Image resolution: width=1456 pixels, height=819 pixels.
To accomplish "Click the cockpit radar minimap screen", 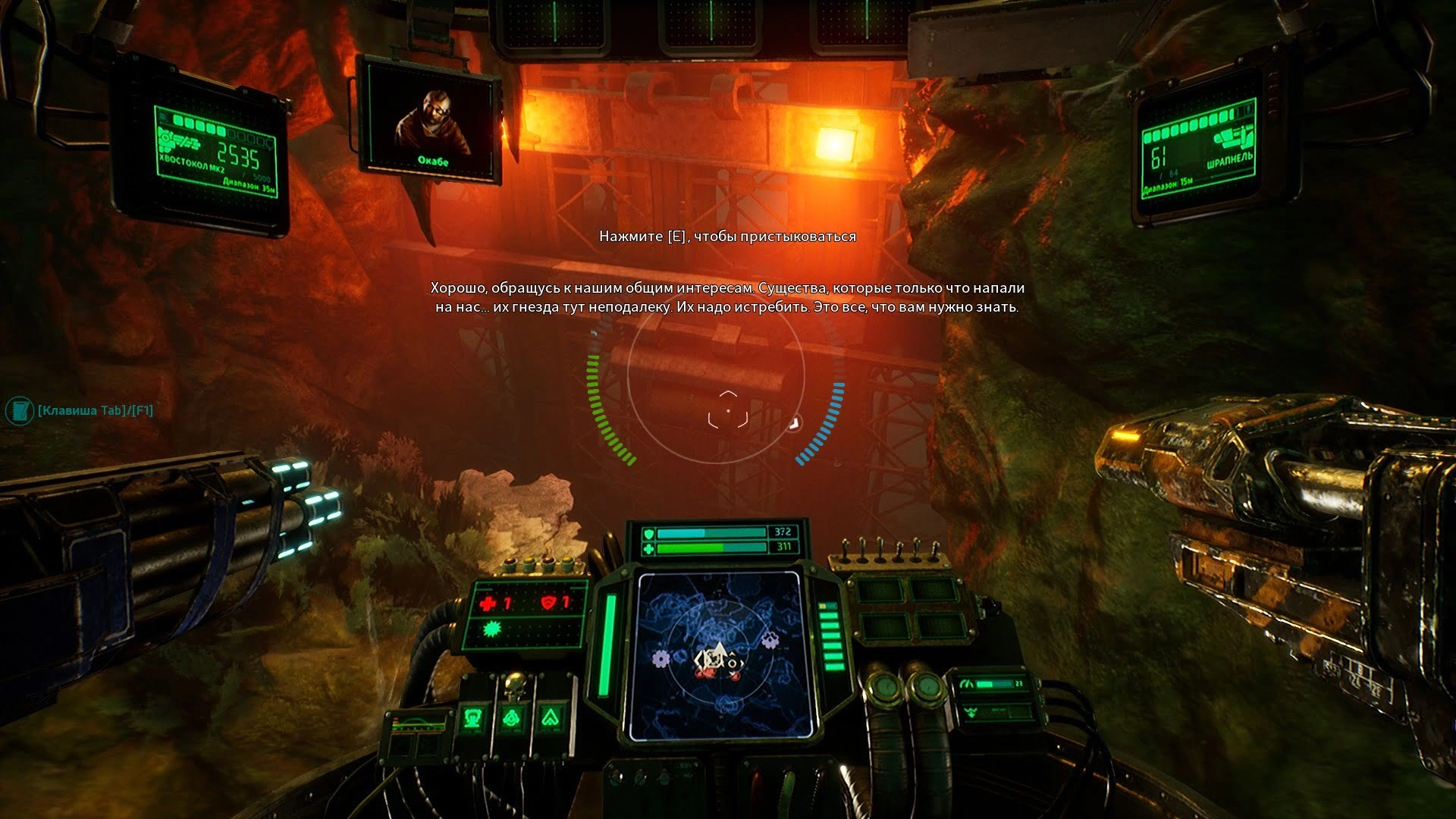I will pyautogui.click(x=719, y=655).
